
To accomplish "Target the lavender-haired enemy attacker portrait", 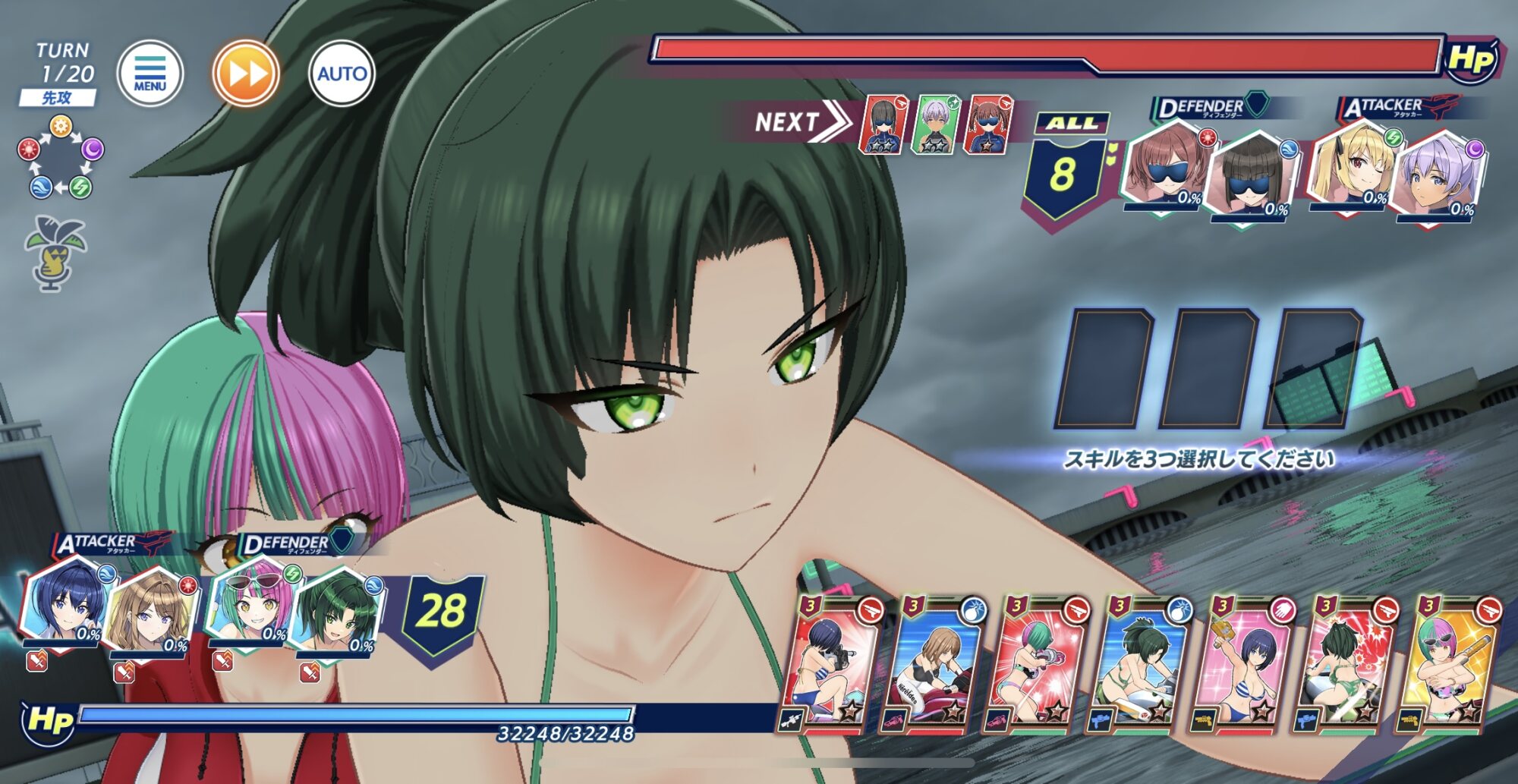I will click(x=1439, y=176).
